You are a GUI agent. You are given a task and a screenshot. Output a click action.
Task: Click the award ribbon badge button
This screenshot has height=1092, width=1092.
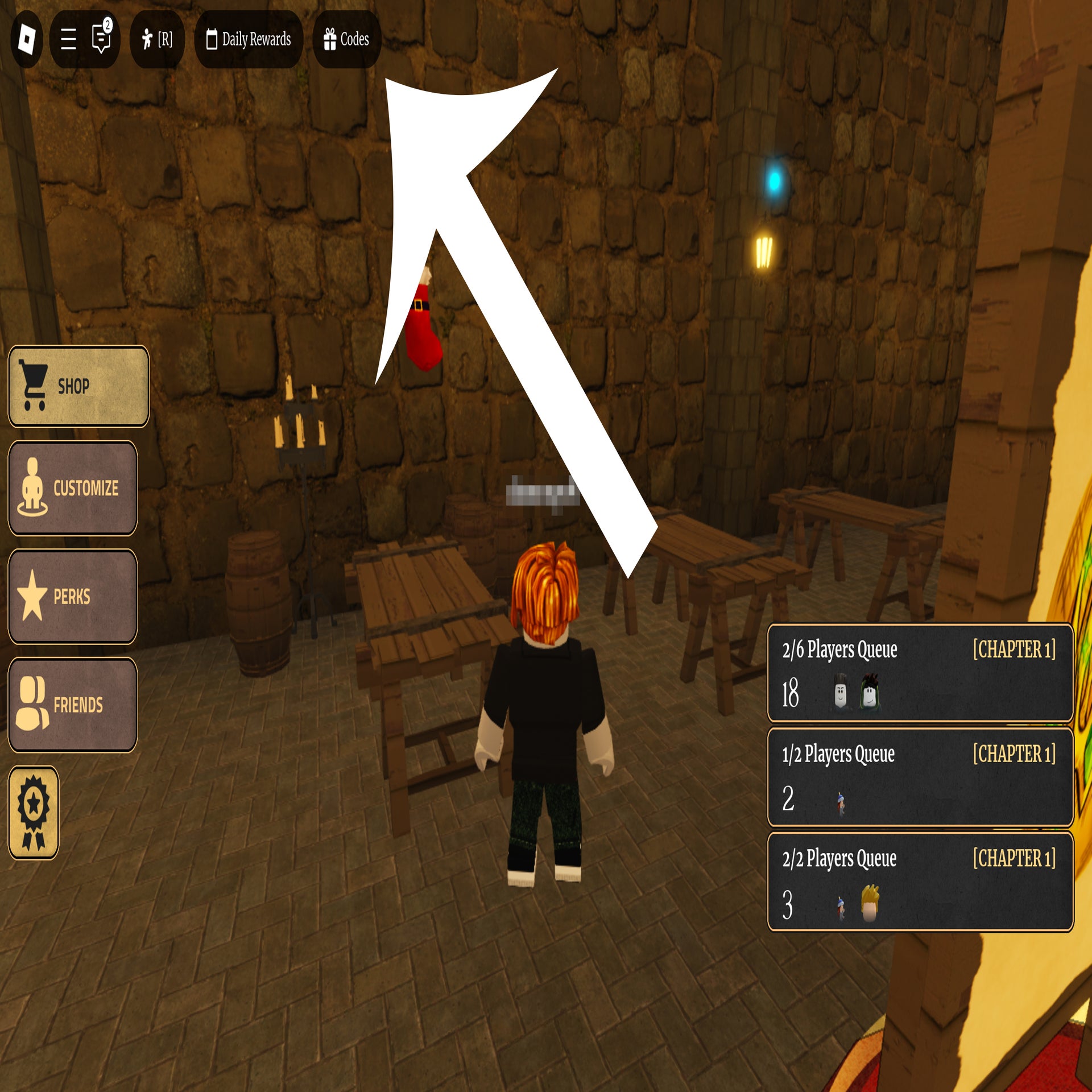(34, 812)
